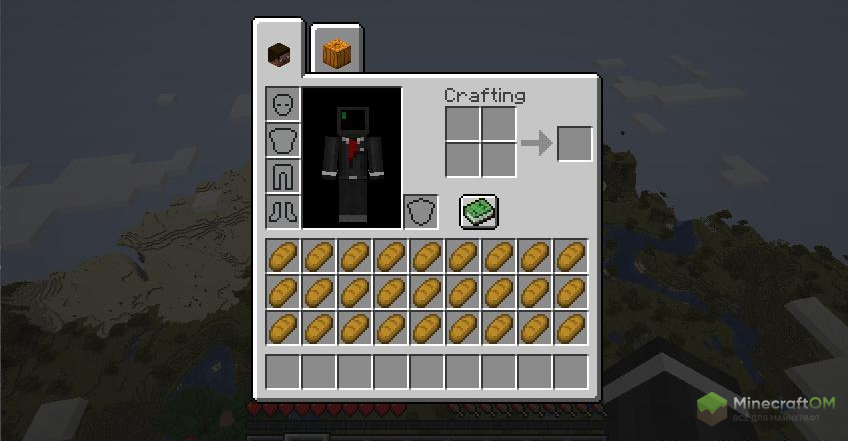
Task: Click the empty helmet armor slot
Action: (282, 105)
